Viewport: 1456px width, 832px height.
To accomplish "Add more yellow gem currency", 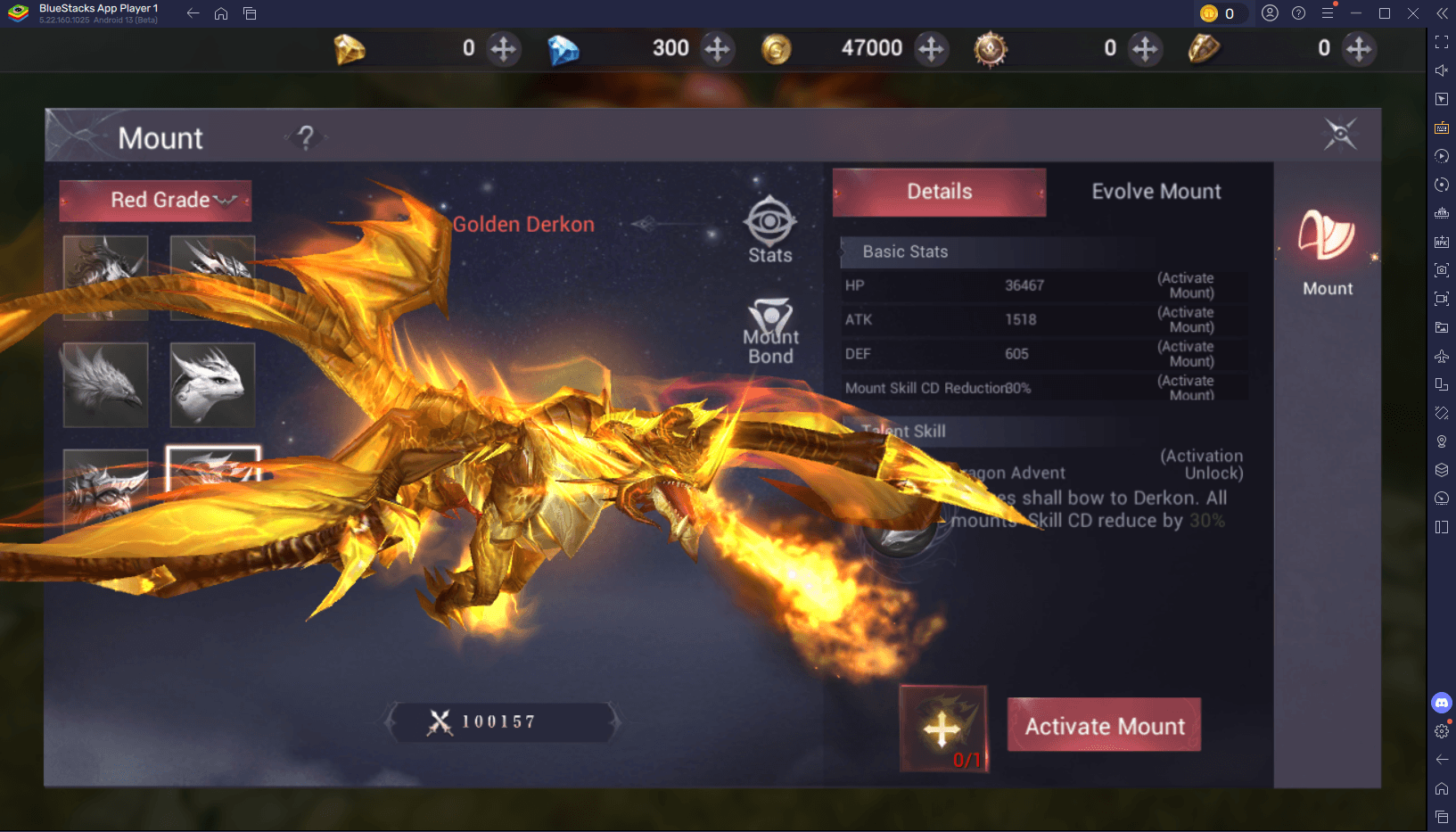I will (504, 48).
